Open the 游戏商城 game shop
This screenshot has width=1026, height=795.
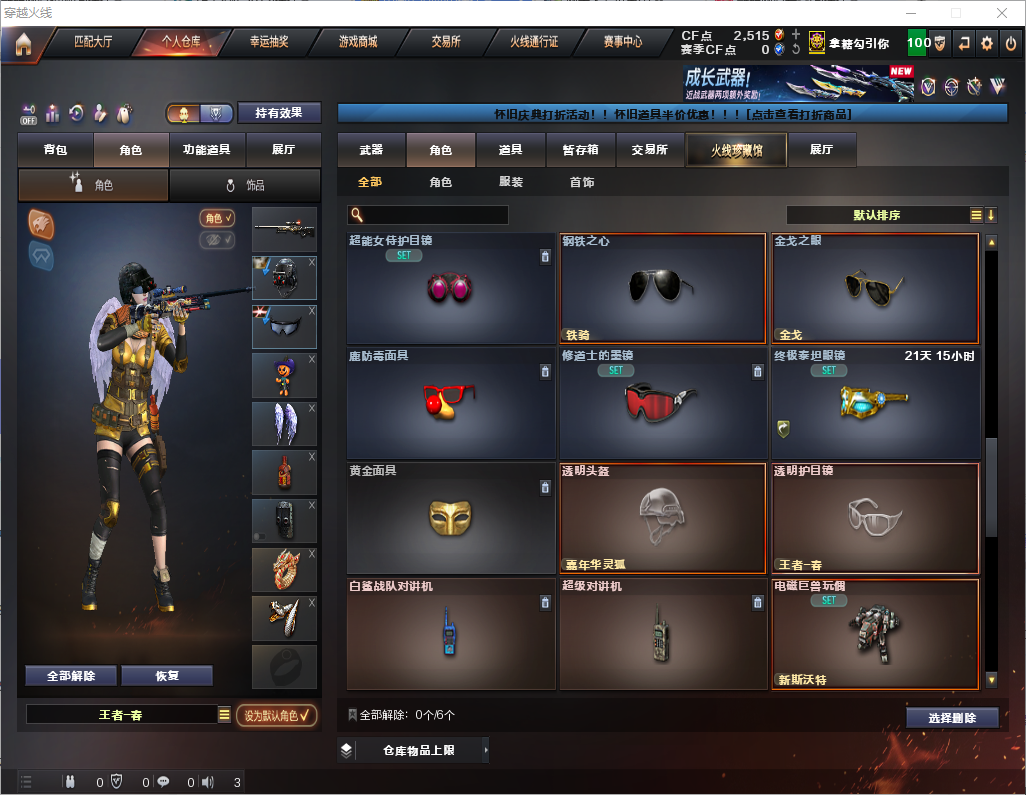tap(357, 42)
